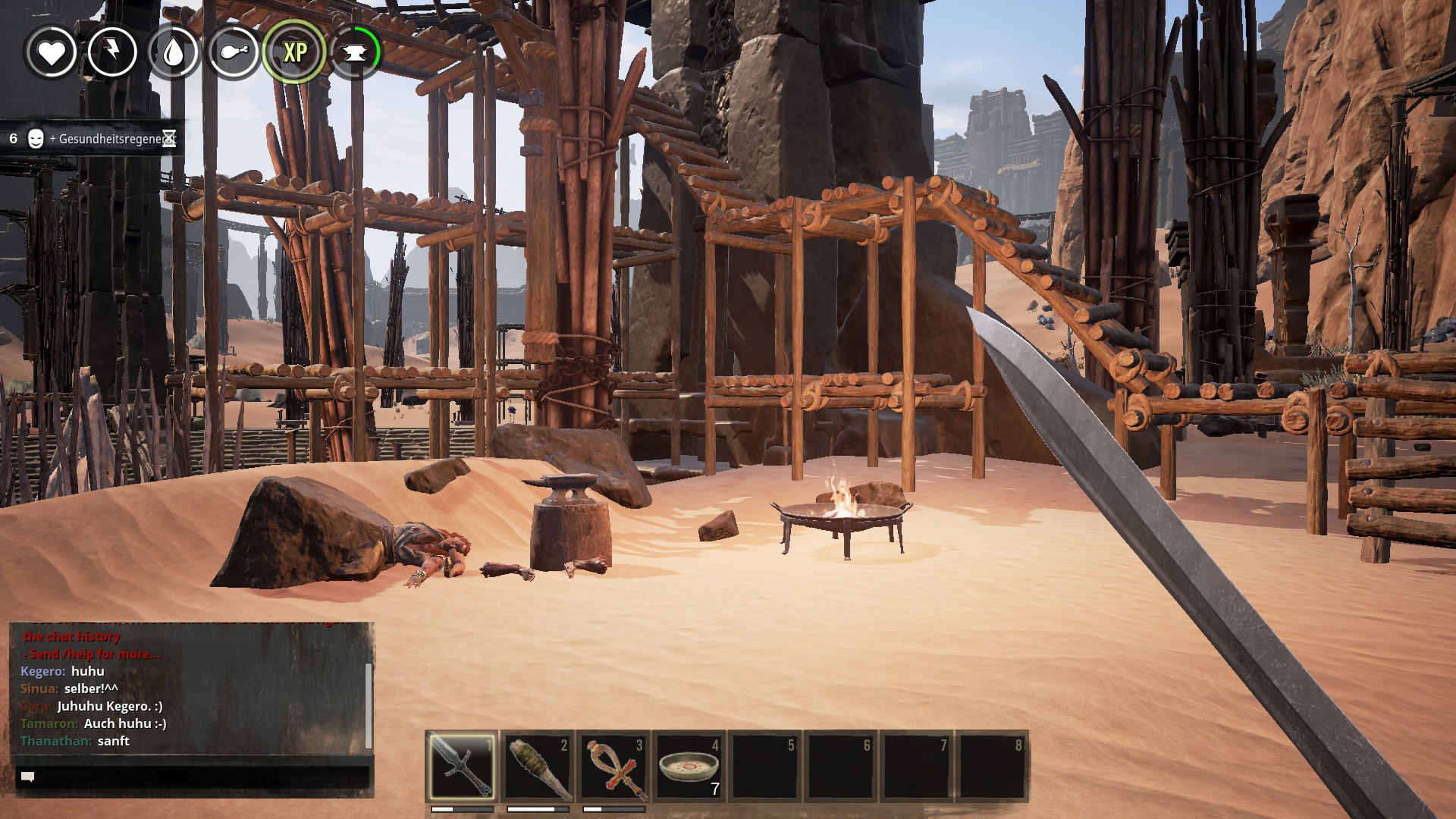Click the chat history scrollbar
The height and width of the screenshot is (819, 1456).
click(x=369, y=705)
